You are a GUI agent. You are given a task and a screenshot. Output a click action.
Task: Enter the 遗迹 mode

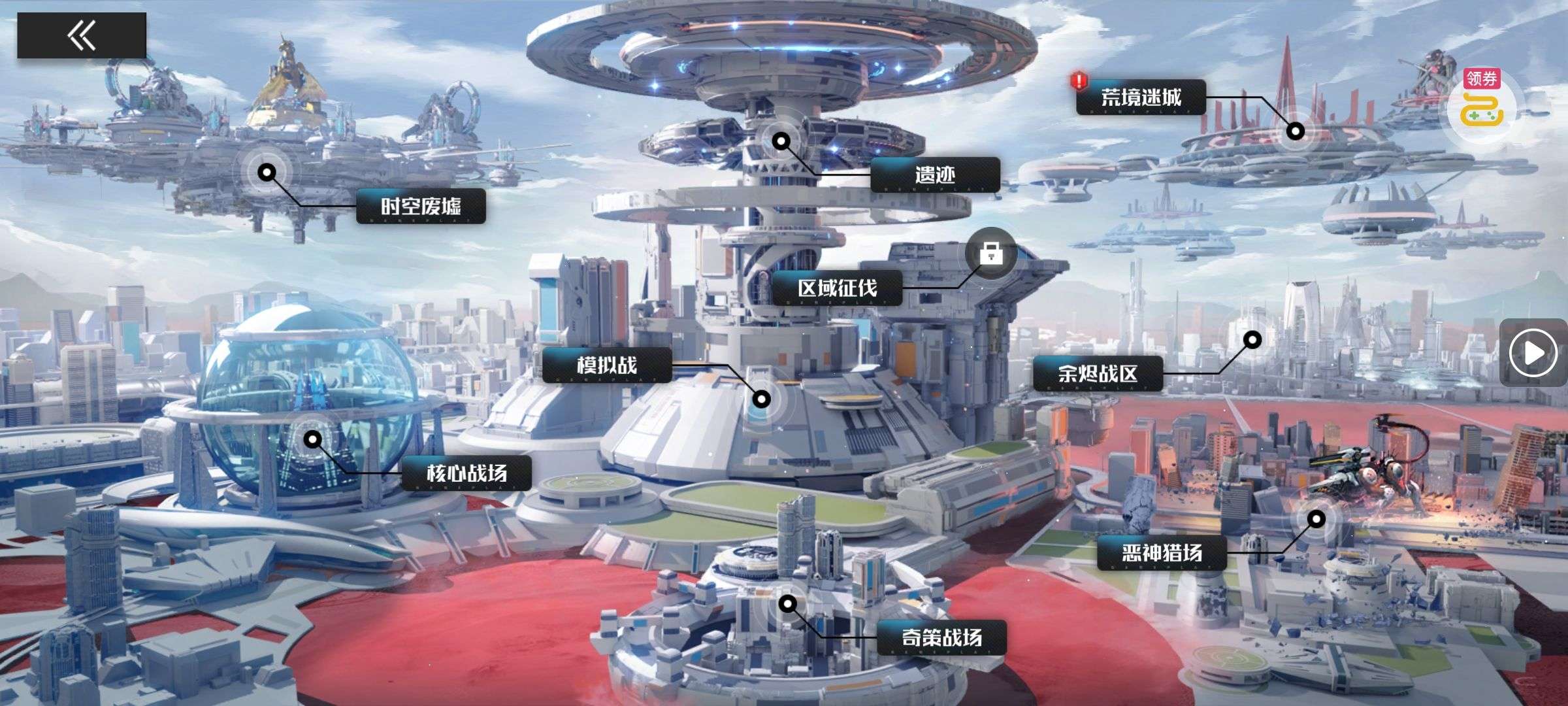[935, 175]
